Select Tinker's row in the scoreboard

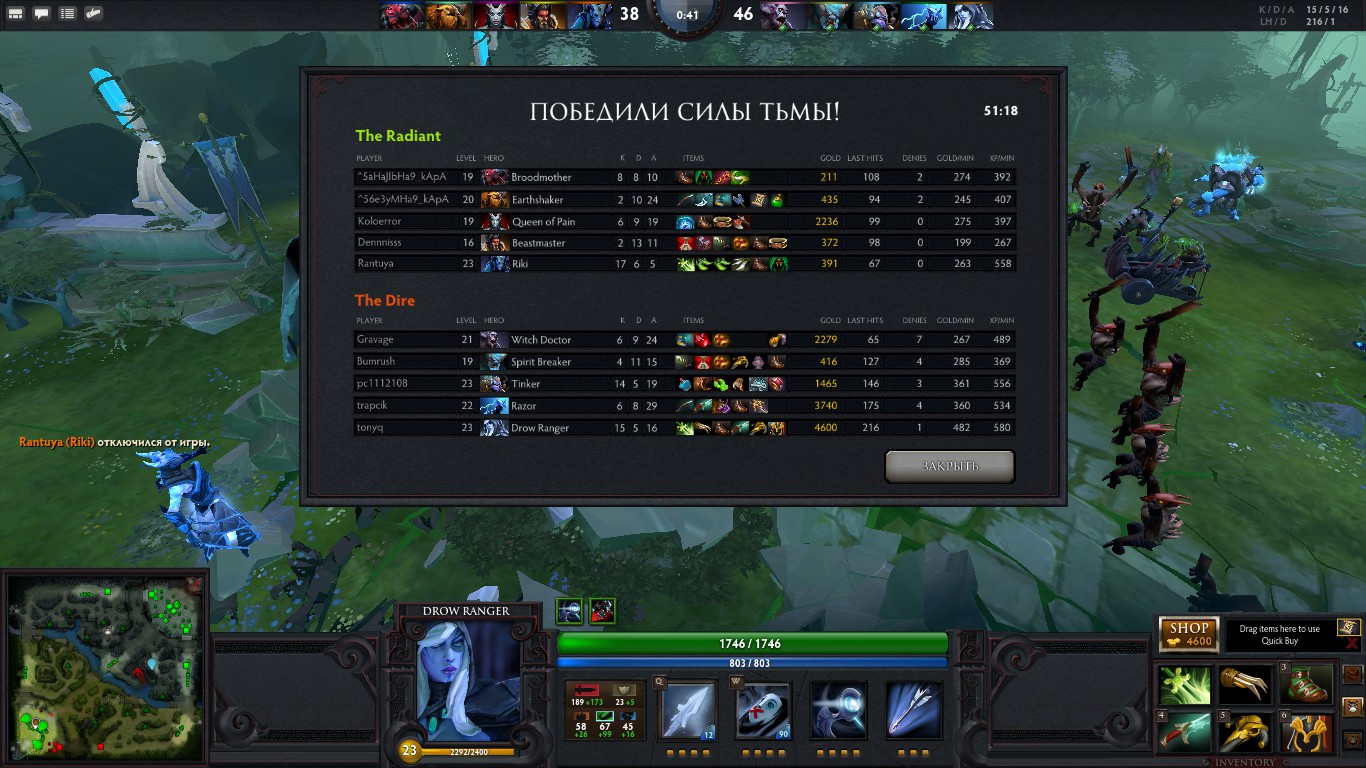pyautogui.click(x=684, y=384)
